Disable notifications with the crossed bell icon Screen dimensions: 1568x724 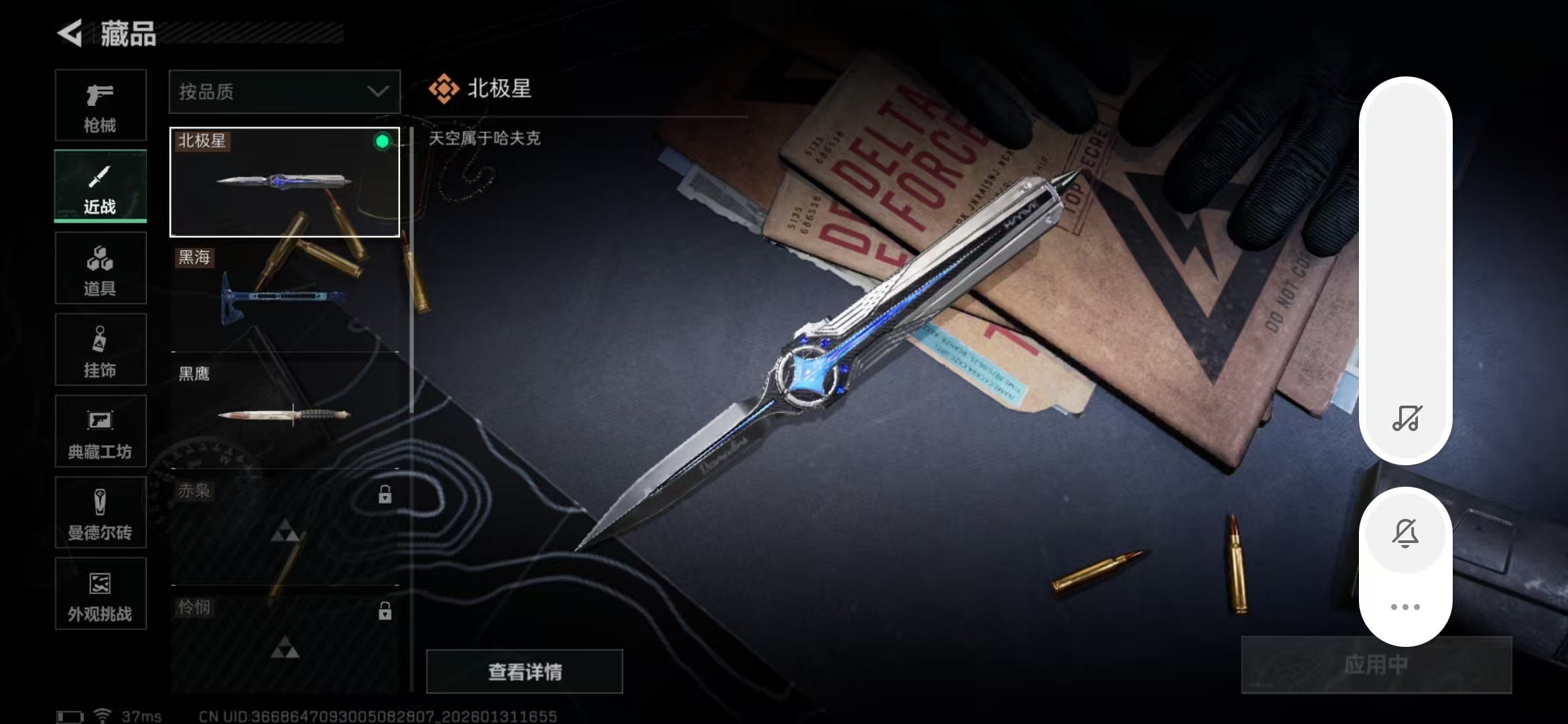pos(1406,533)
